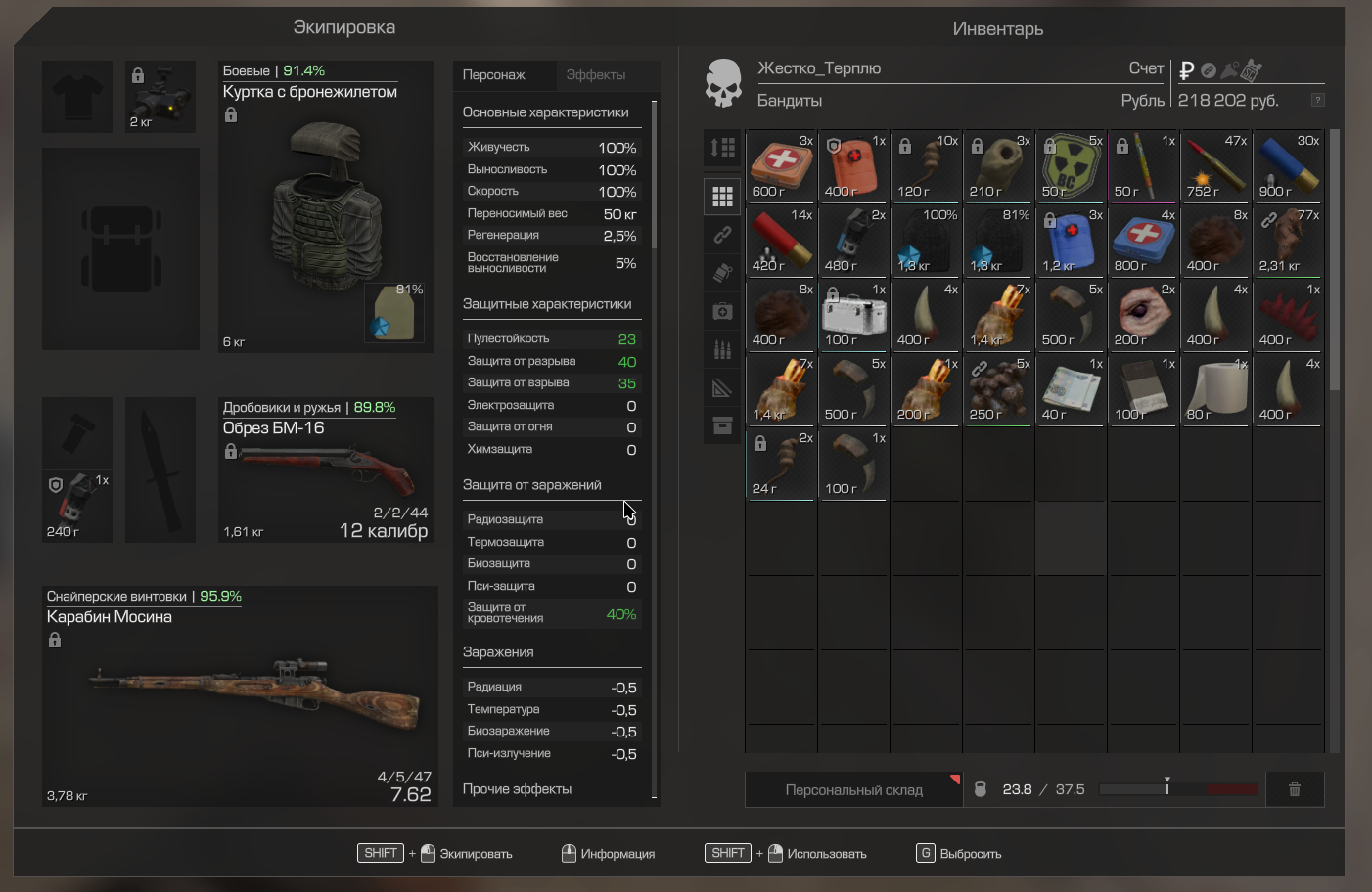Screen dimensions: 1372x892
Task: Pick the 47x rifle cartridge stack
Action: click(x=1215, y=166)
